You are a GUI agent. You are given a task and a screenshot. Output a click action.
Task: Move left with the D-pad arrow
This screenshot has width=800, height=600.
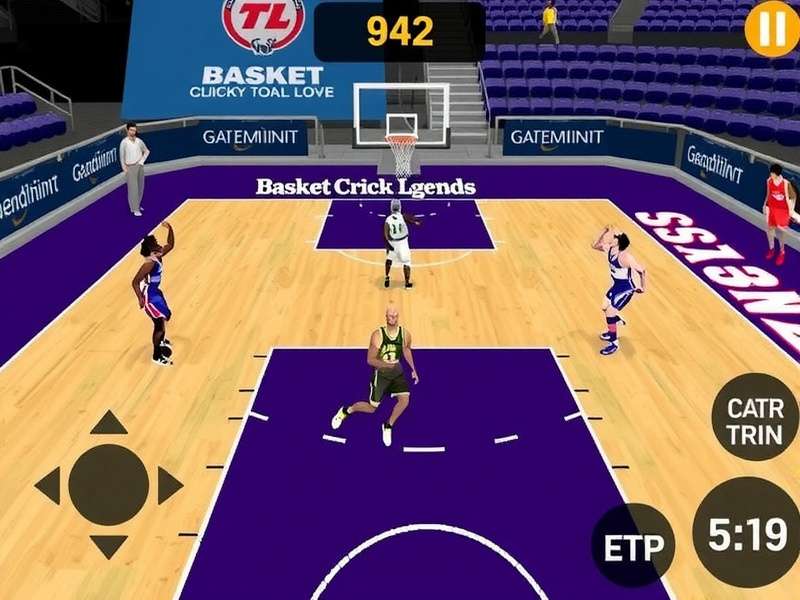[48, 486]
